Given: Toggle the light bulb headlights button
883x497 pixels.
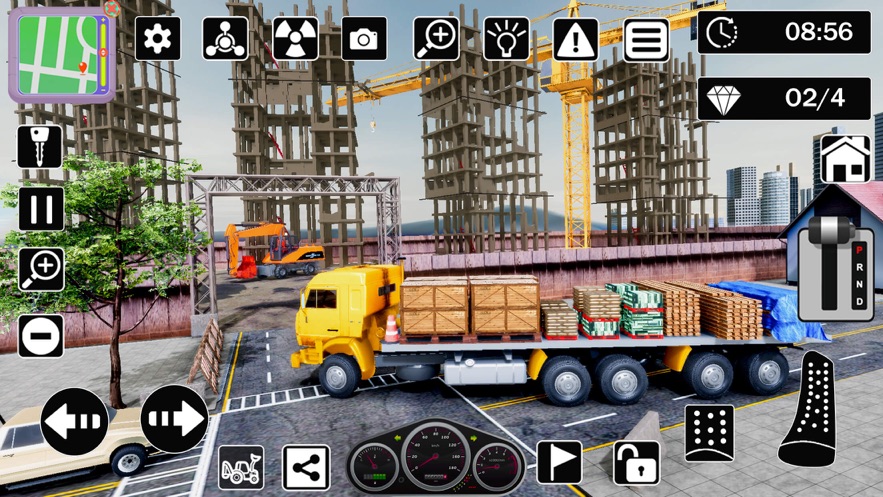Looking at the screenshot, I should (507, 39).
